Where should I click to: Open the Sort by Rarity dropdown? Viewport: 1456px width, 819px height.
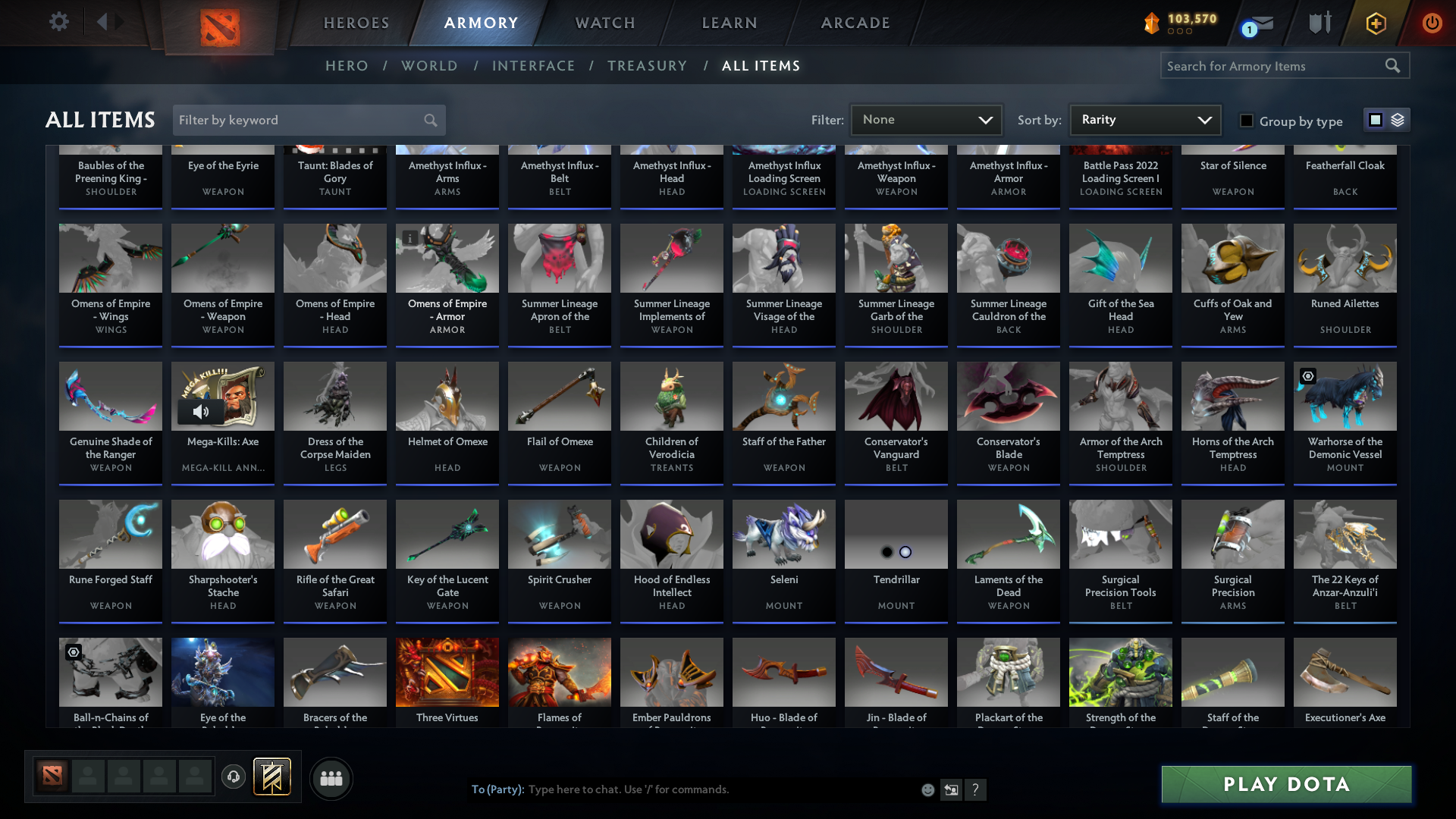[1144, 119]
